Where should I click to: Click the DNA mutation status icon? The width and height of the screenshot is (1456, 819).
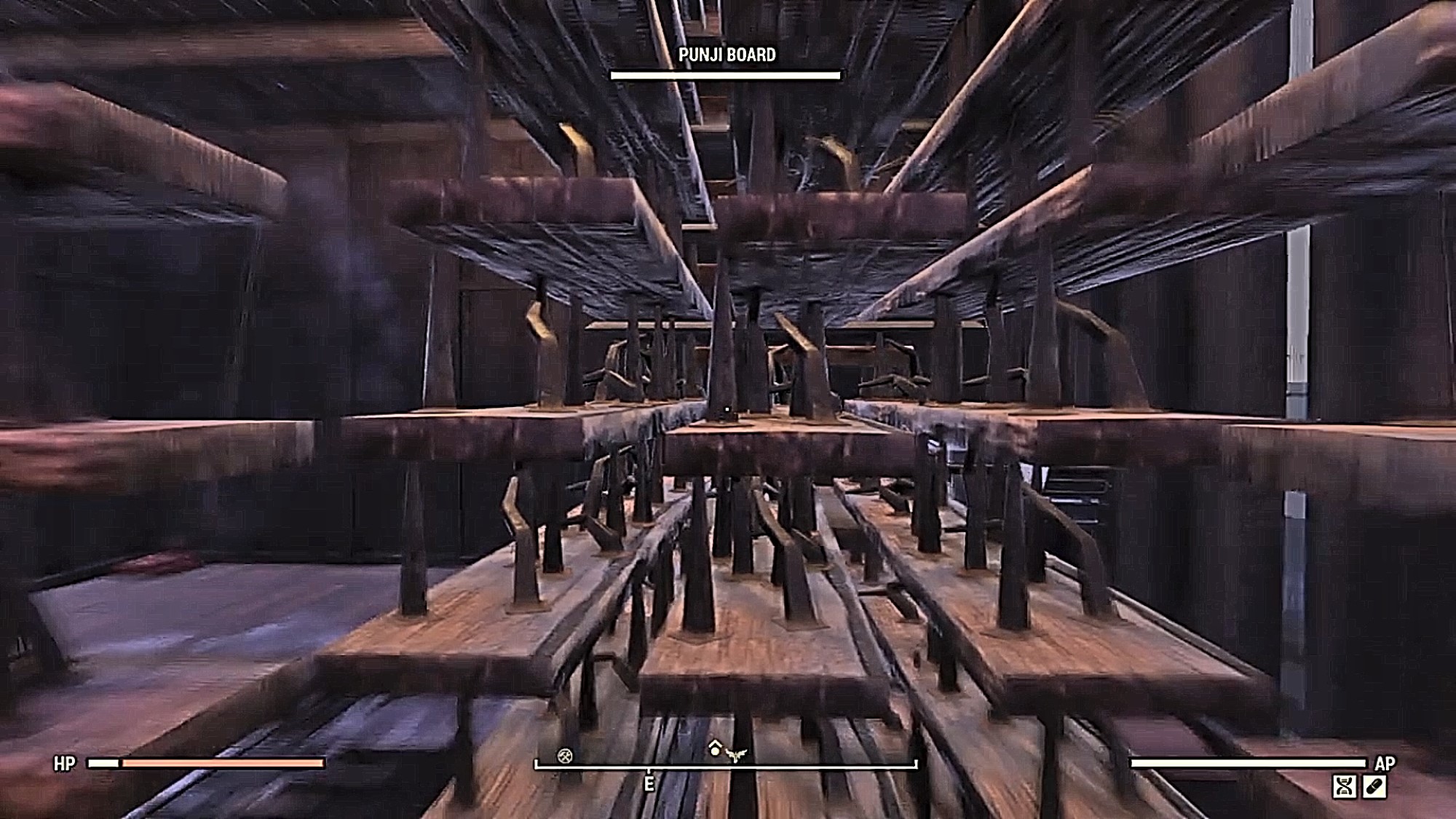point(1344,787)
